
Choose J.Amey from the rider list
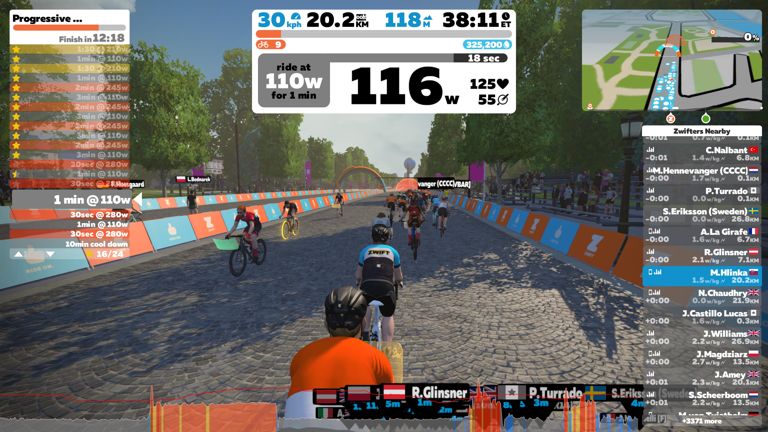702,378
